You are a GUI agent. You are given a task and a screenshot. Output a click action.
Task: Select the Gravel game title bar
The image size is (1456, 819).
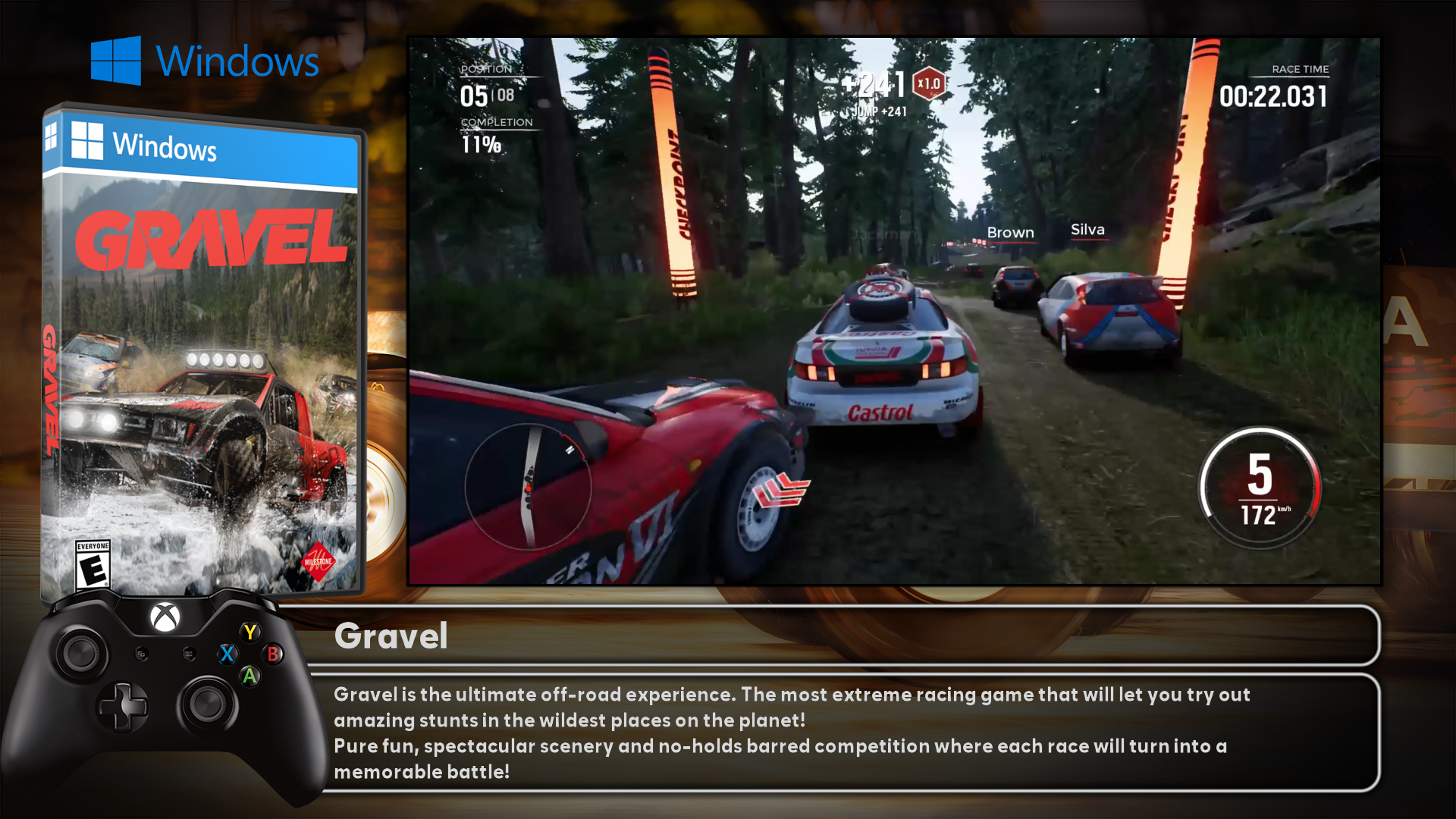842,635
